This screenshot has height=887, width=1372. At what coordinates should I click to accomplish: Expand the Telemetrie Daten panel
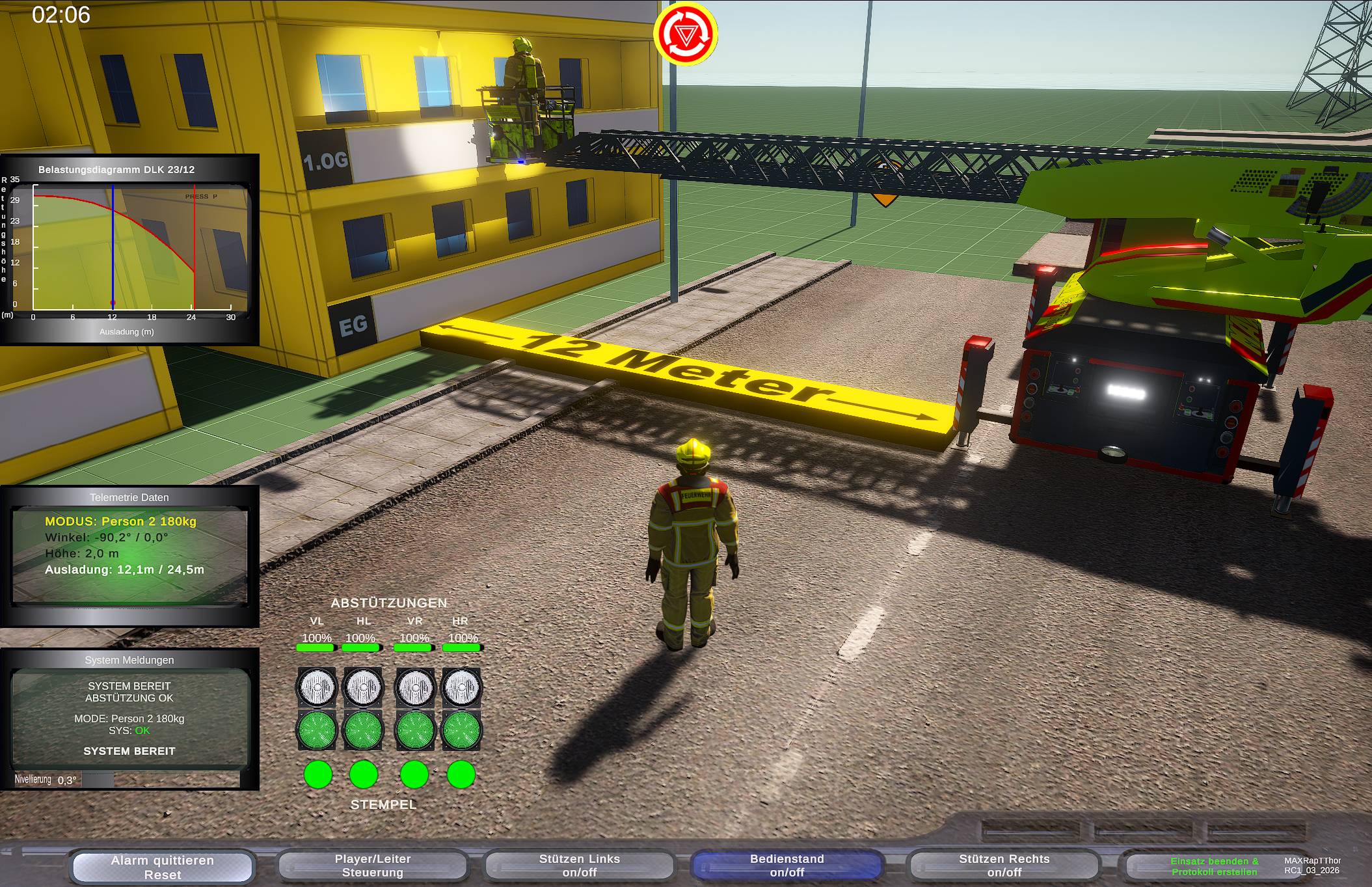point(129,498)
